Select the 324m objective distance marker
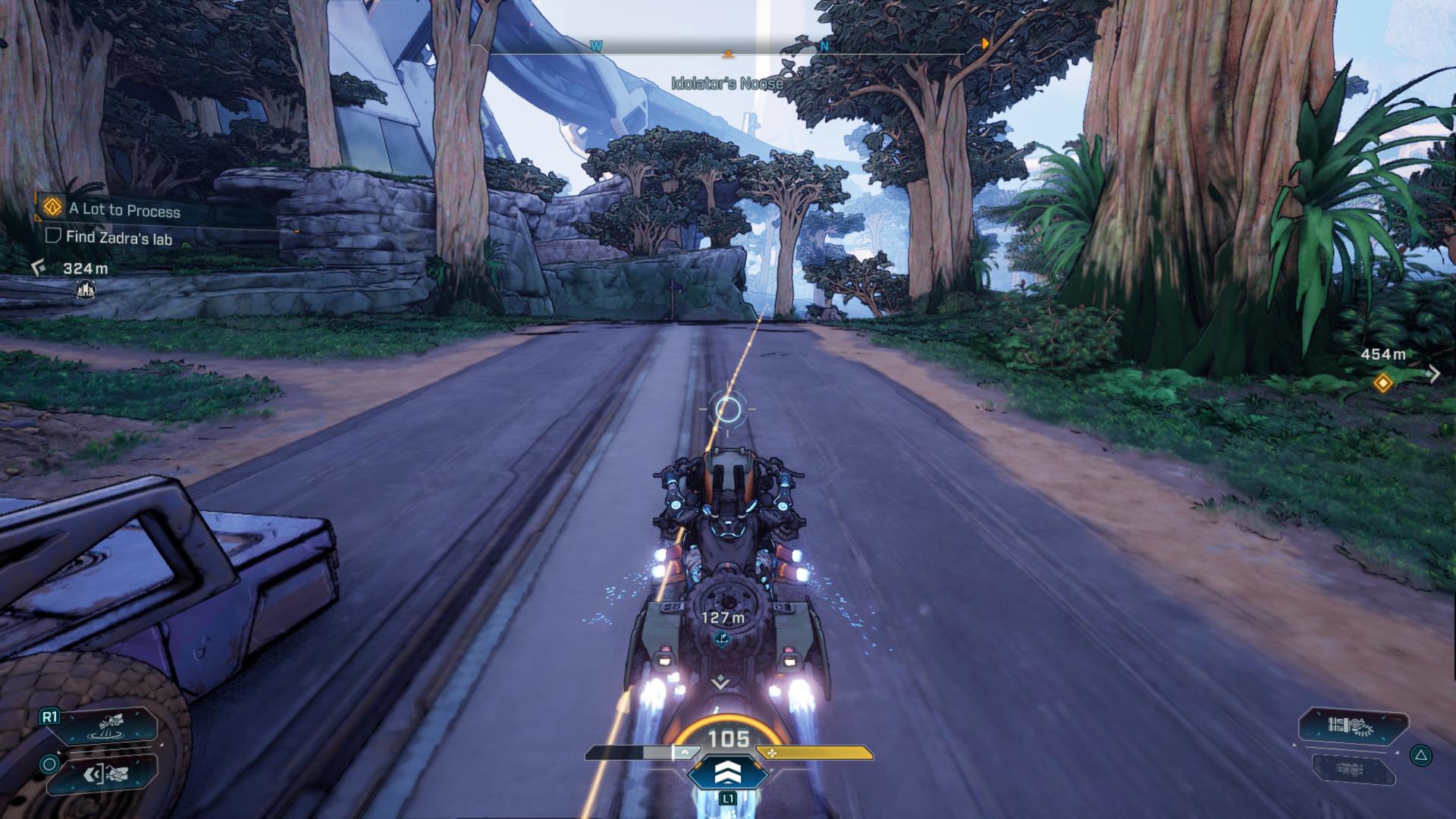 click(x=85, y=268)
